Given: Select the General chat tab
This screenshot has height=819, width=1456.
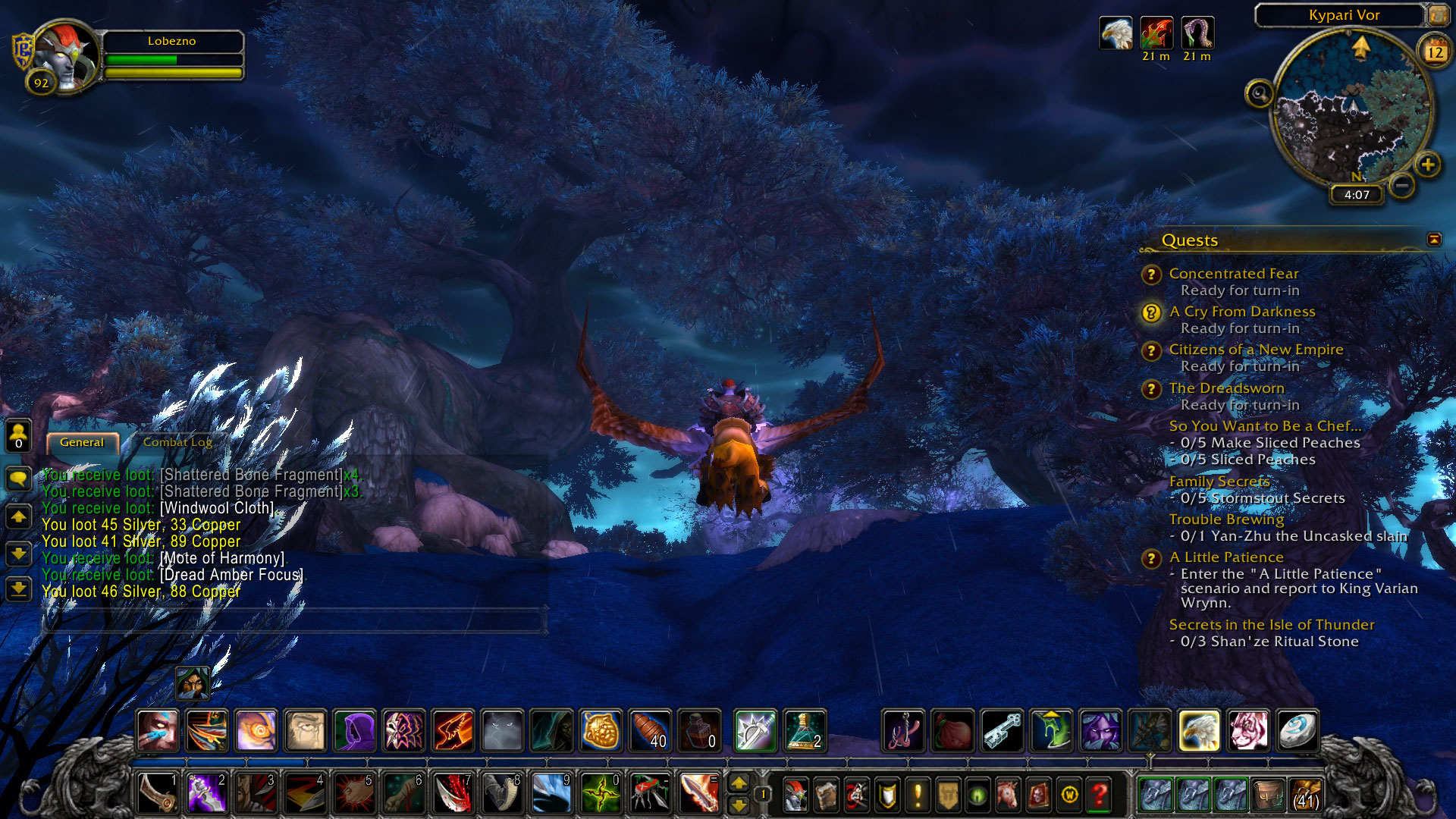Looking at the screenshot, I should click(x=82, y=442).
